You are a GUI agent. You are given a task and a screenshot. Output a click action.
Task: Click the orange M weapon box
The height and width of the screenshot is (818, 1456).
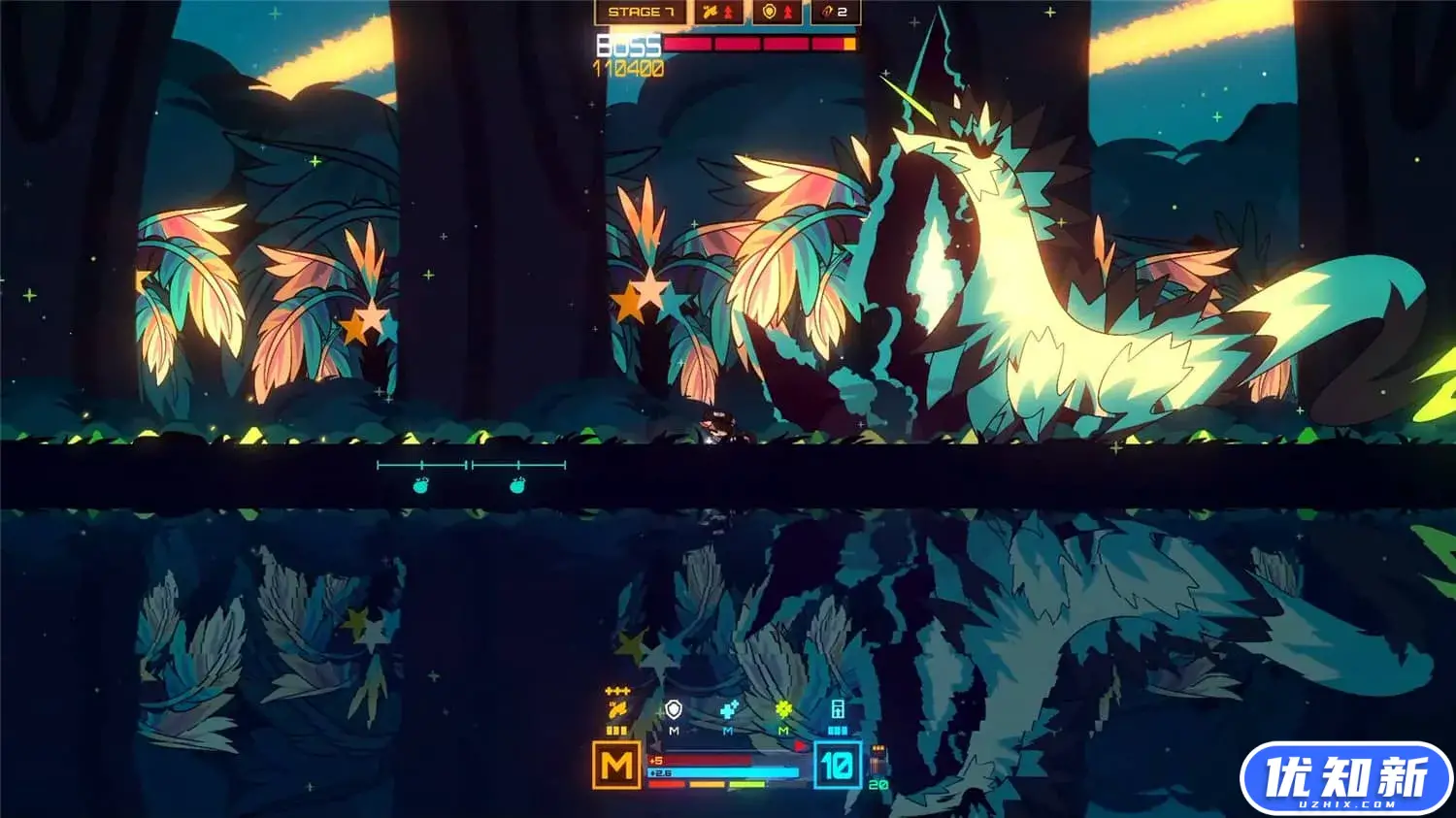(x=616, y=766)
